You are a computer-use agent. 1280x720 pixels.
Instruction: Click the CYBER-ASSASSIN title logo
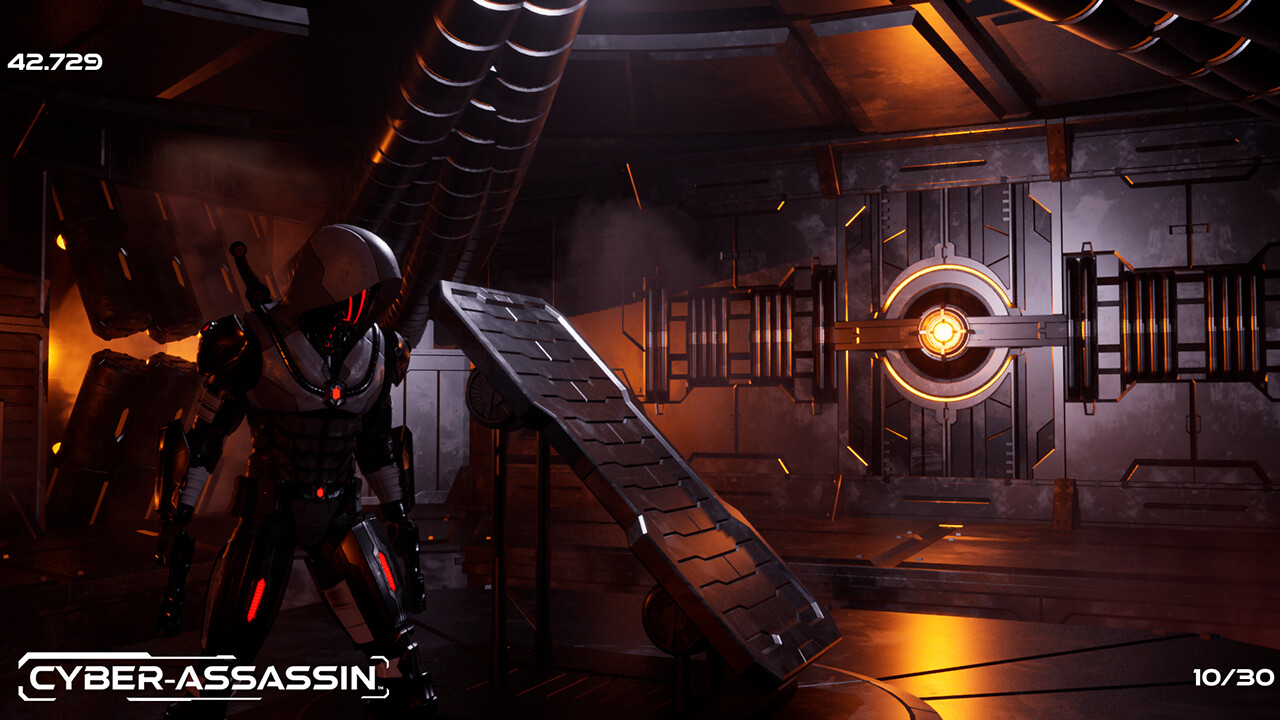tap(200, 676)
